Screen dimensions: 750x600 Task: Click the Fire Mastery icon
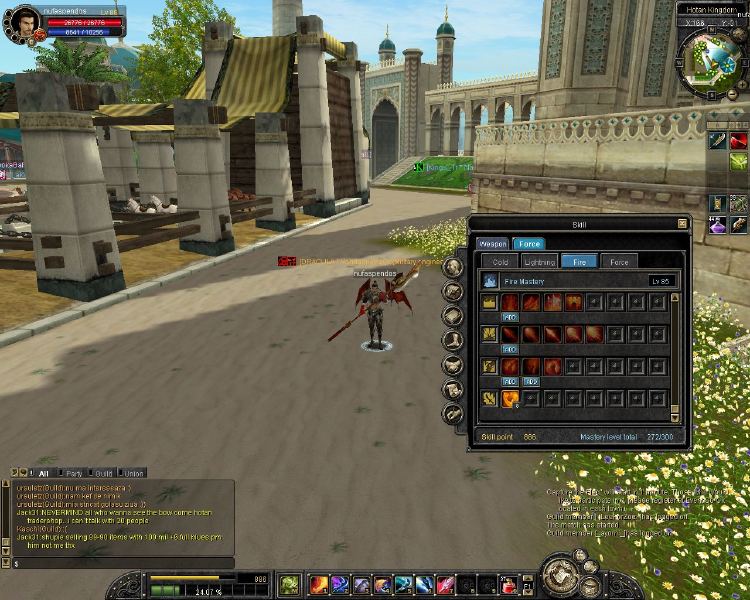tap(490, 282)
